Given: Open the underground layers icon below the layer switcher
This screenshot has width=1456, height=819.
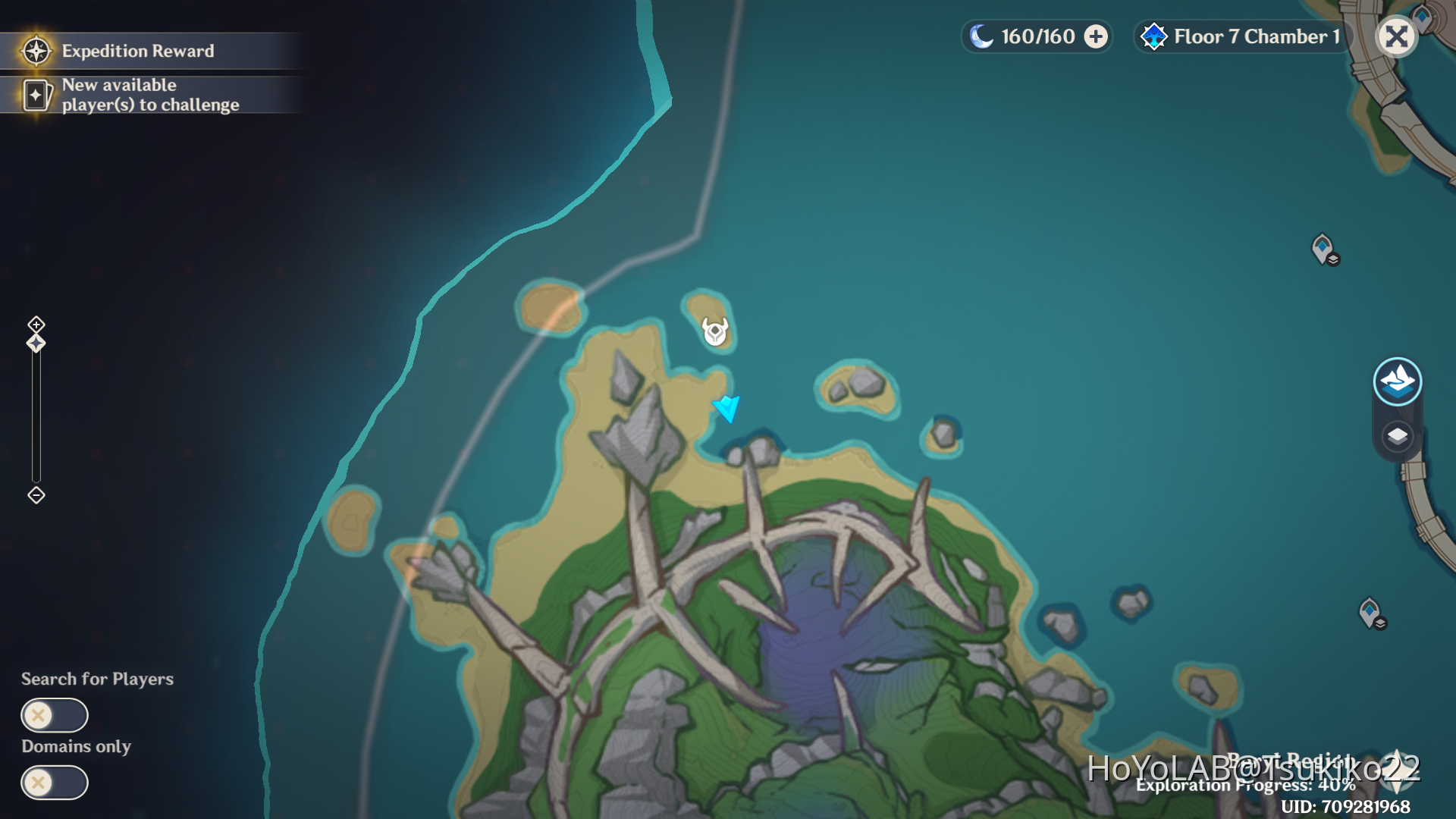Looking at the screenshot, I should tap(1398, 436).
